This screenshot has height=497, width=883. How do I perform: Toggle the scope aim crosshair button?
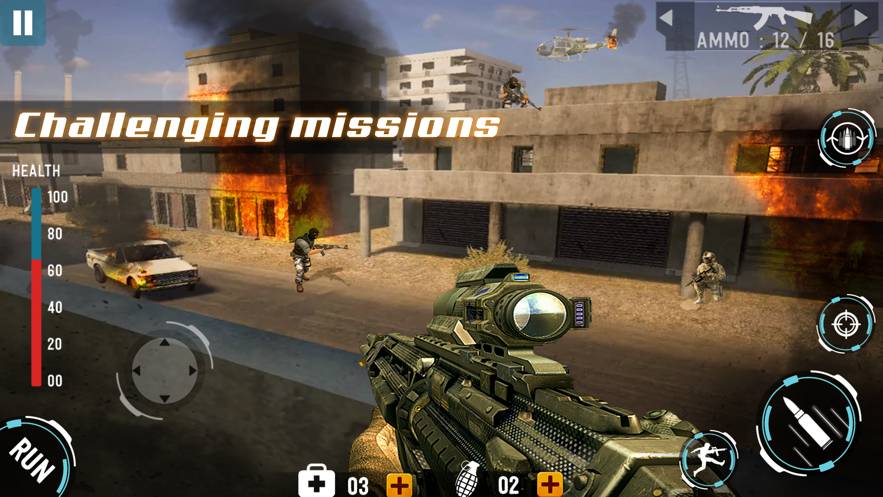point(846,324)
